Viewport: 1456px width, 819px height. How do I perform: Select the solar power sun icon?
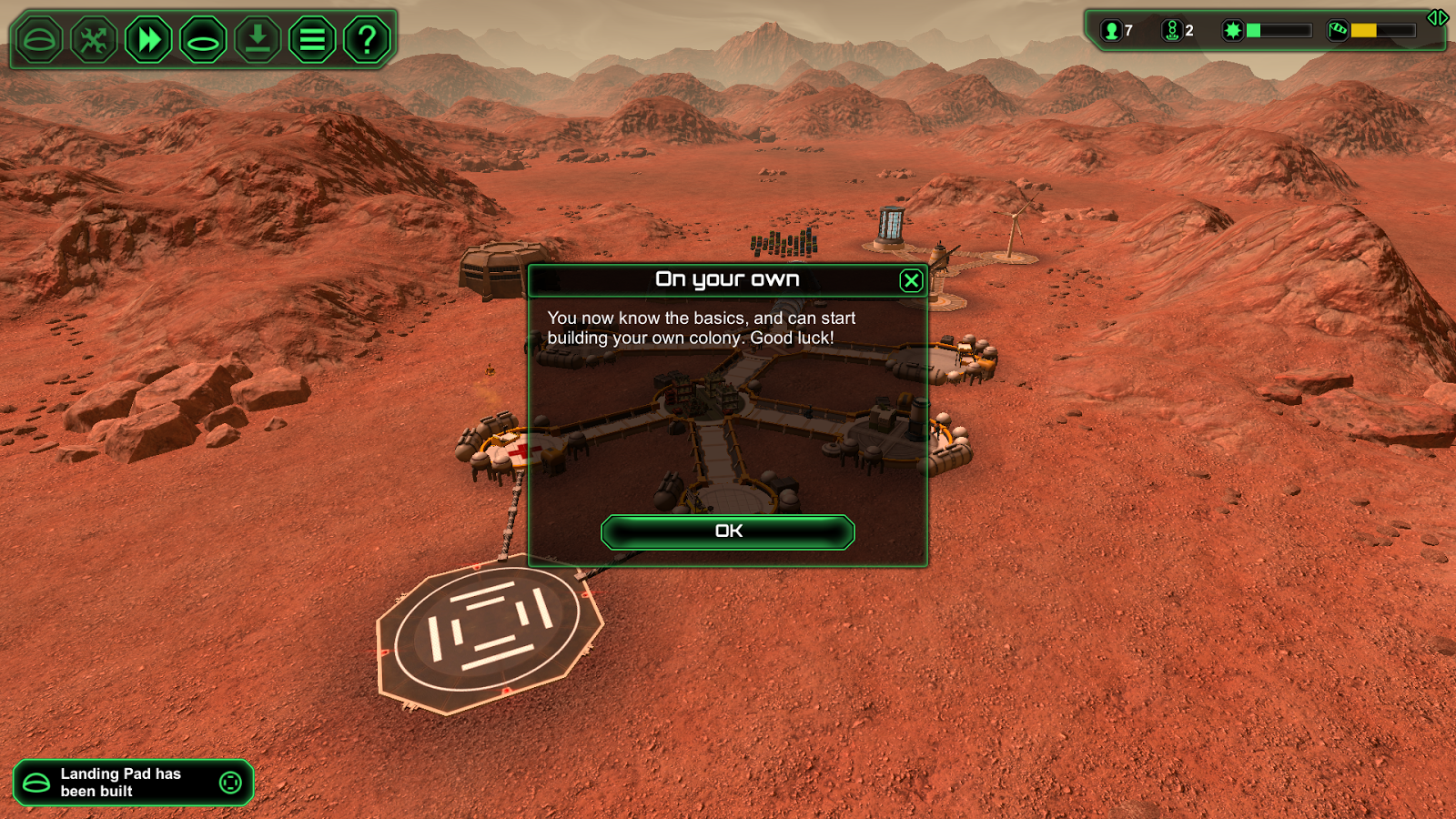[x=1233, y=31]
